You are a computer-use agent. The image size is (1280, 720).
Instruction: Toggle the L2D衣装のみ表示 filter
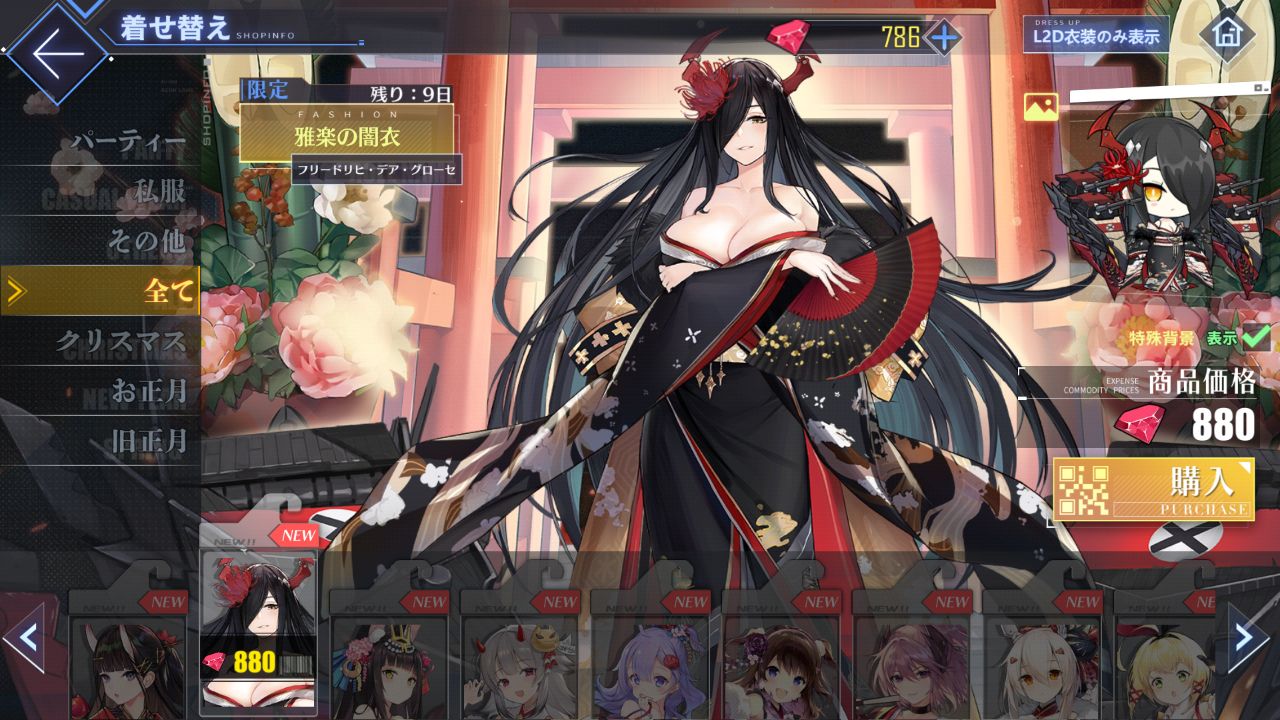pos(1096,37)
